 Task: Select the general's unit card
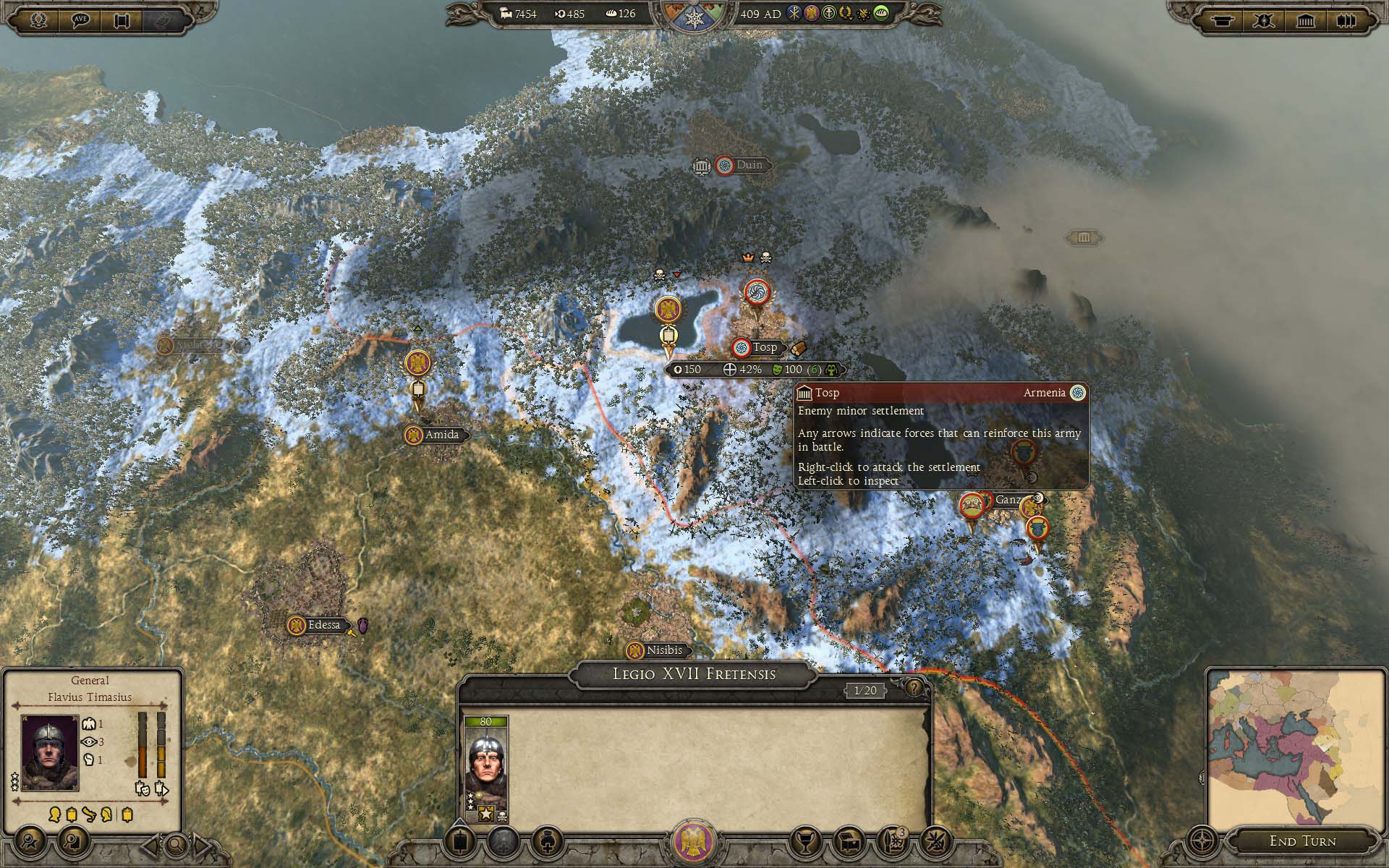pos(485,770)
